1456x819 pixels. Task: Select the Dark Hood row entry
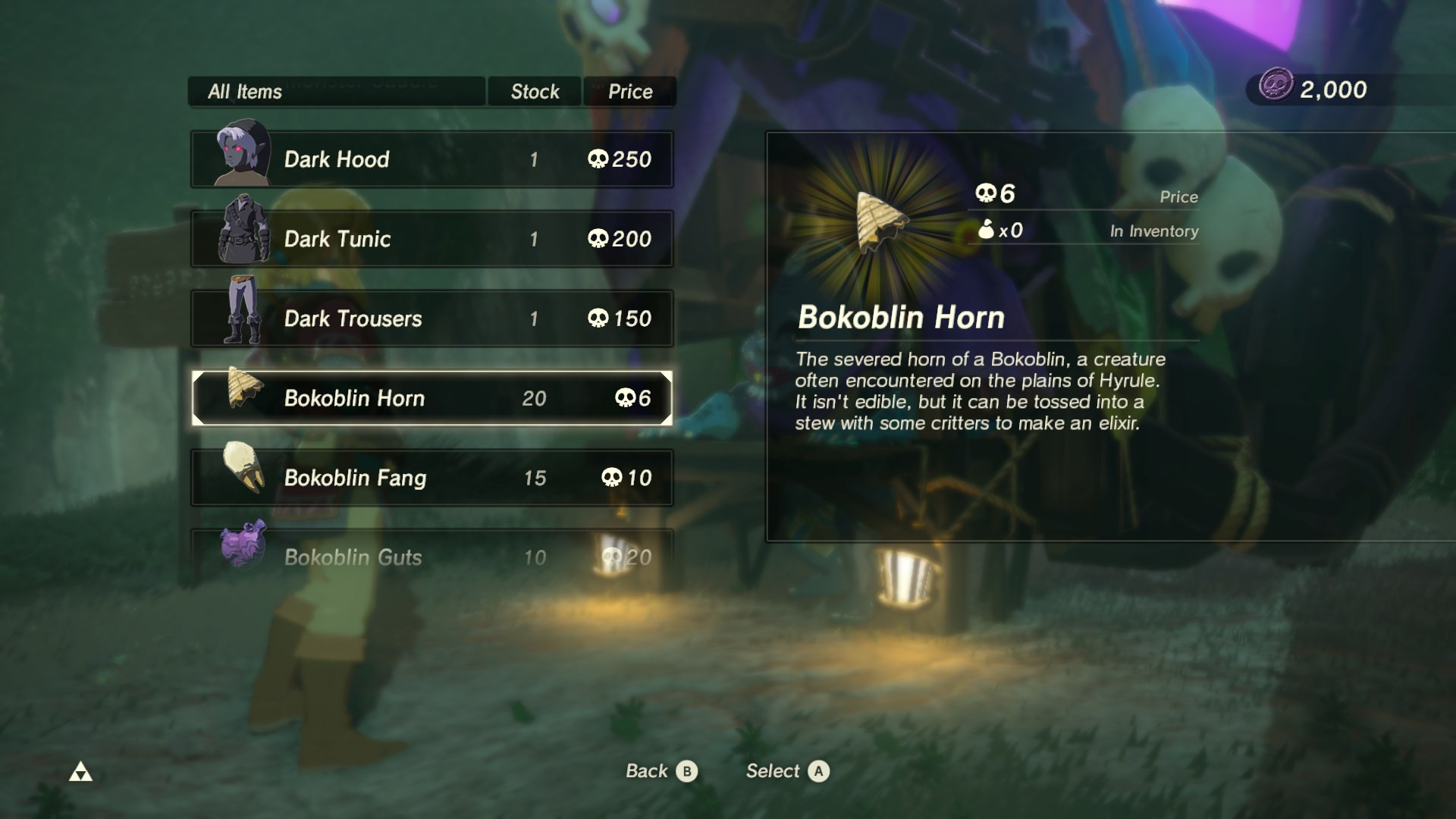432,159
